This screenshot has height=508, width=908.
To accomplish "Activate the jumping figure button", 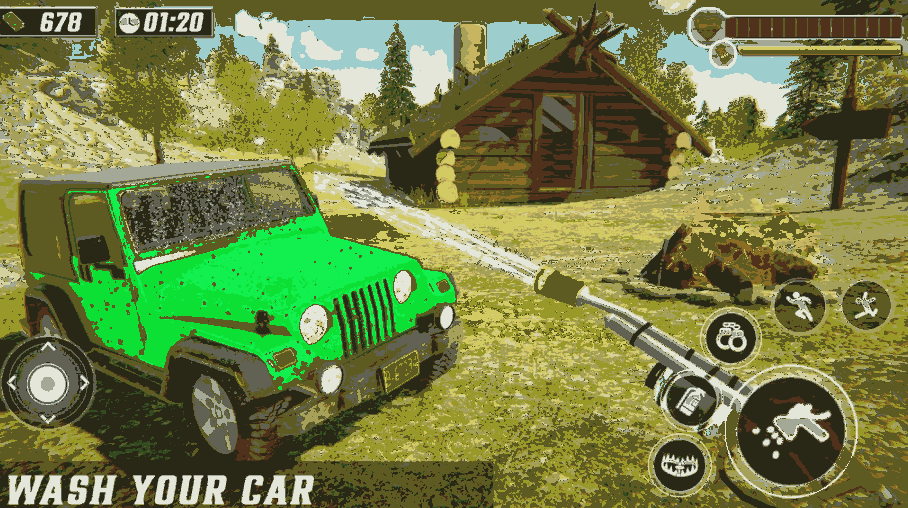I will (x=865, y=304).
